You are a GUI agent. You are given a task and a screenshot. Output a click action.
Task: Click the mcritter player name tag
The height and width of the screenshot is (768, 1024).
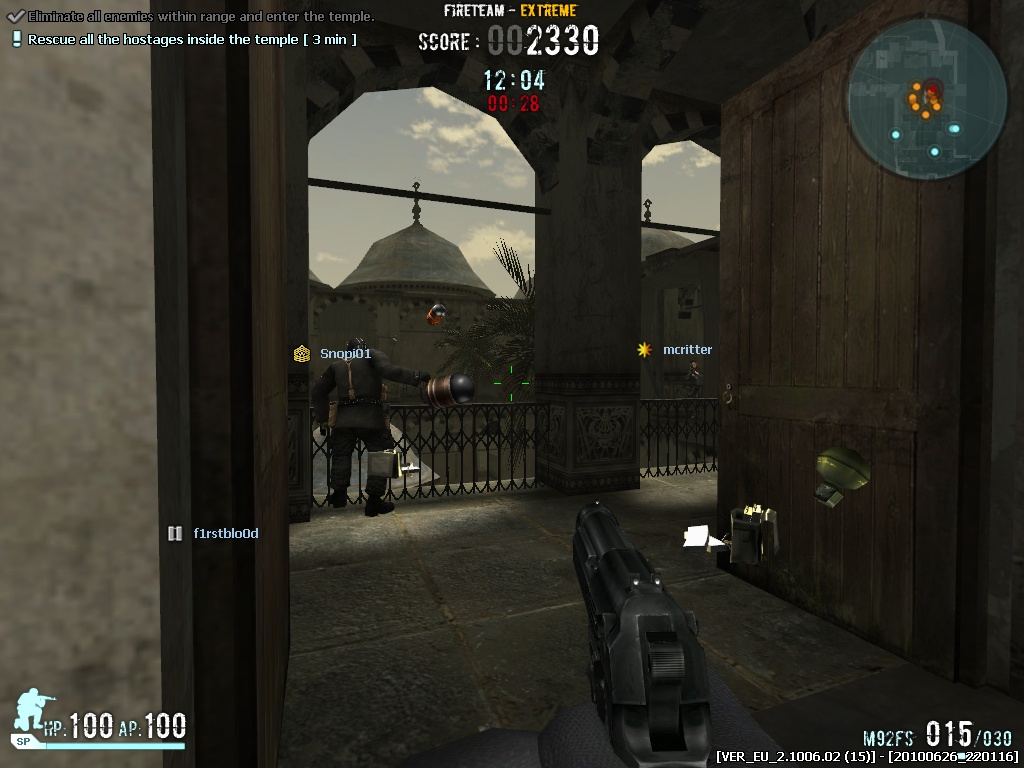[687, 350]
